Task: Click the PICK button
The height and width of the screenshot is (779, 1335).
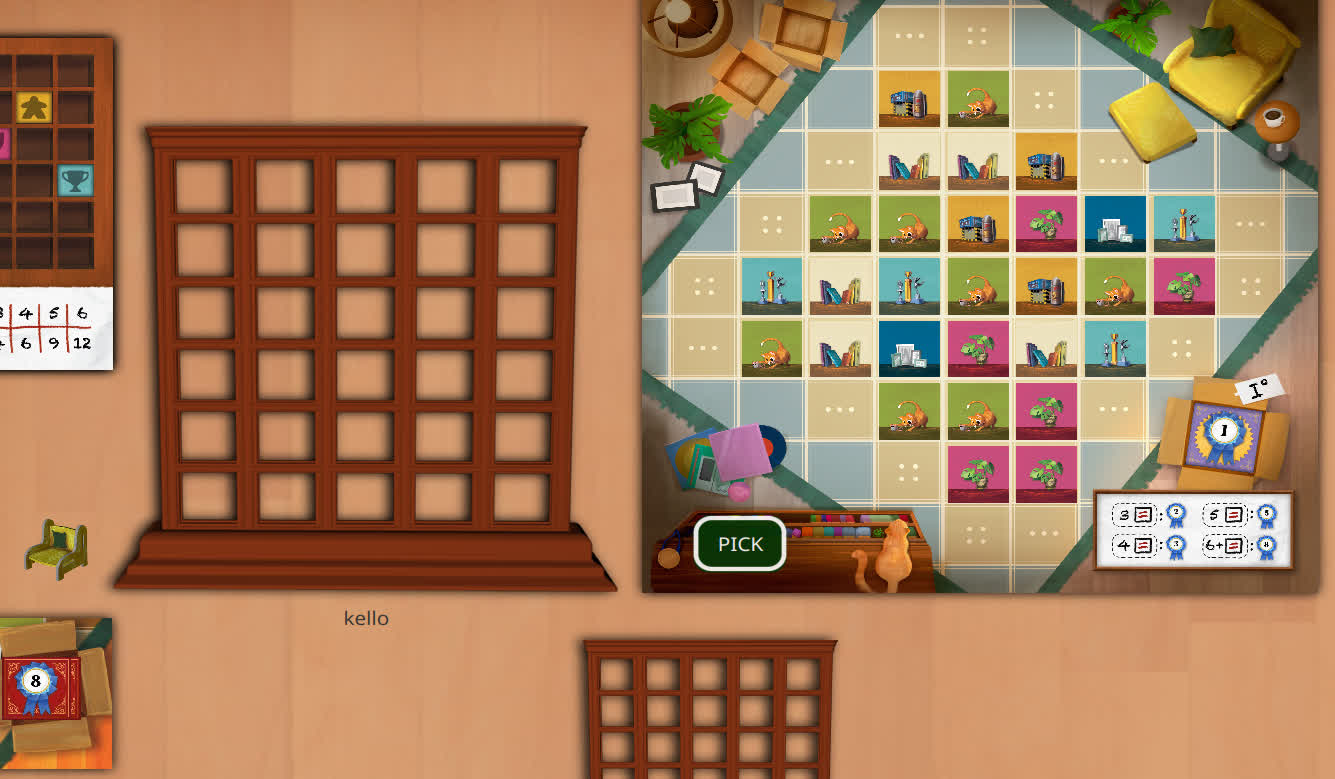Action: [x=738, y=543]
